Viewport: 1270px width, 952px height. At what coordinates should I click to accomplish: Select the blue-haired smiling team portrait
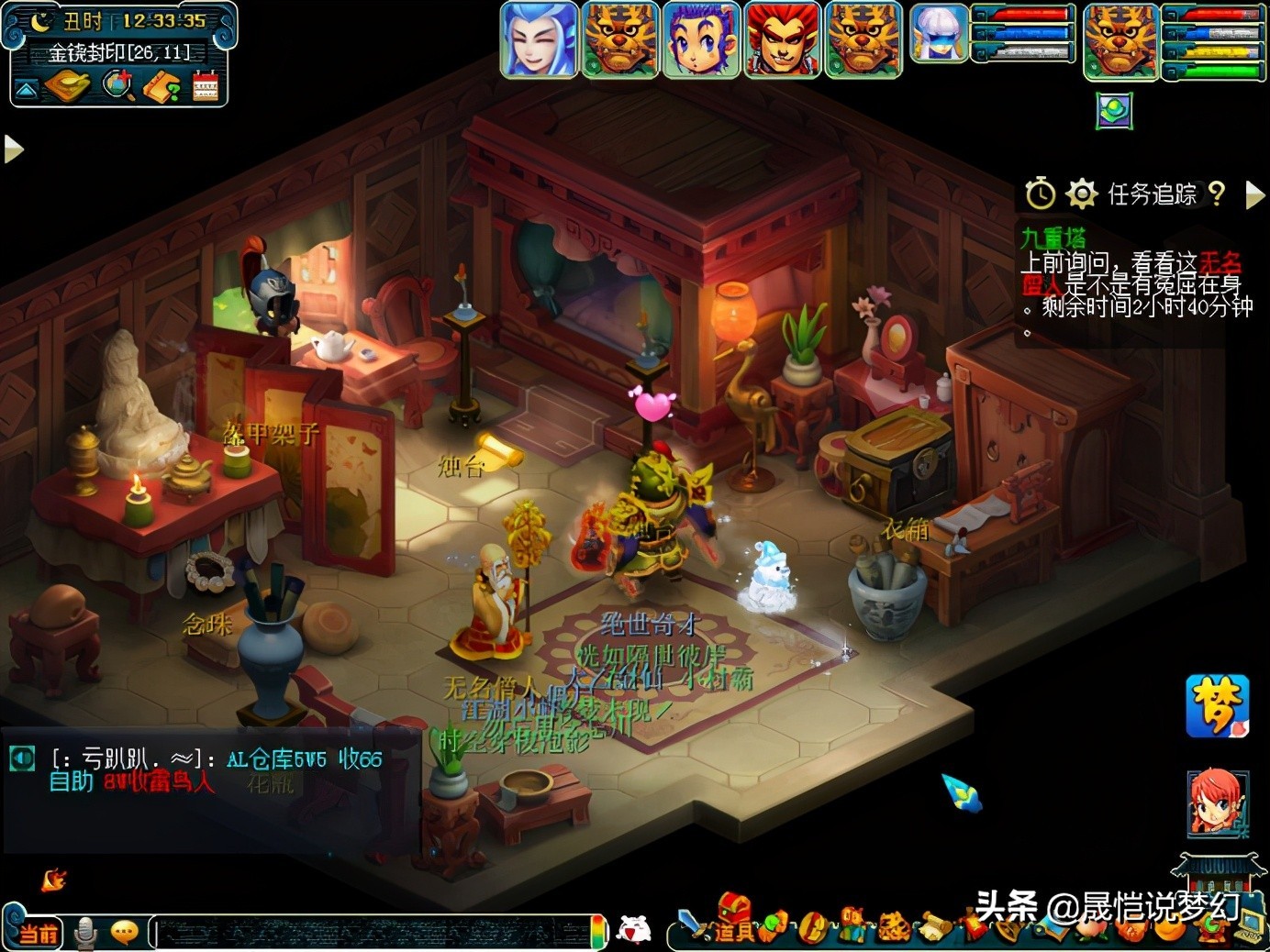[x=539, y=39]
